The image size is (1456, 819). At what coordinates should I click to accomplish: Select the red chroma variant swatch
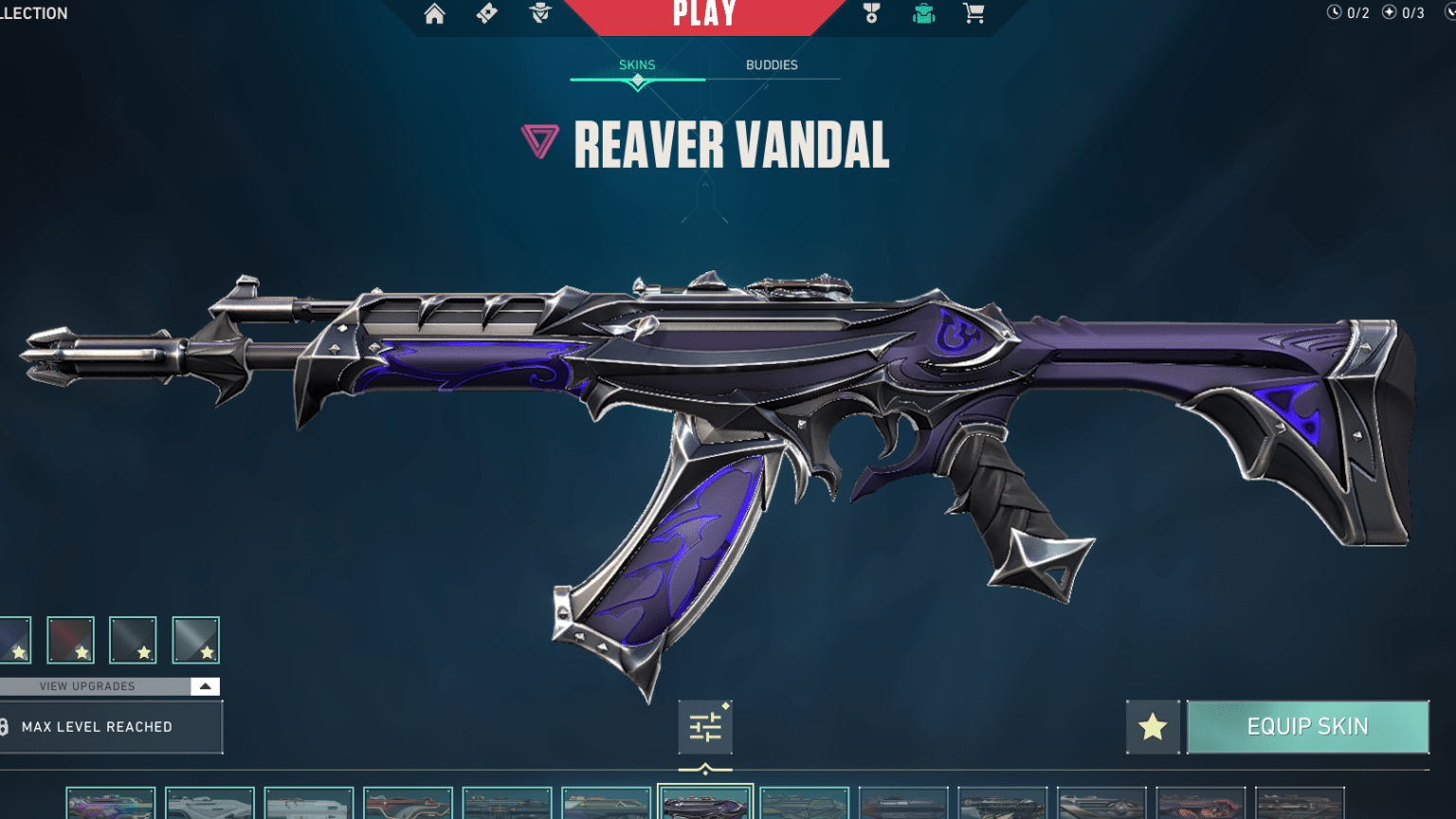[71, 639]
